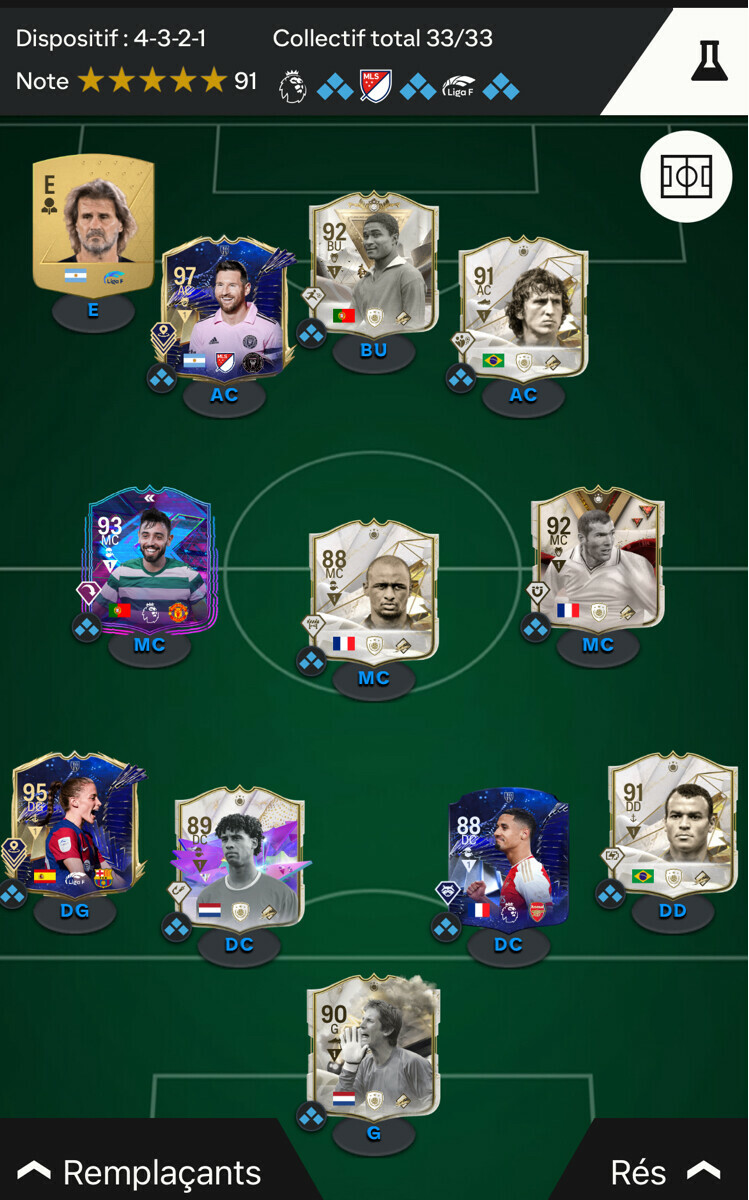Toggle the pitch formation view button

coord(686,176)
